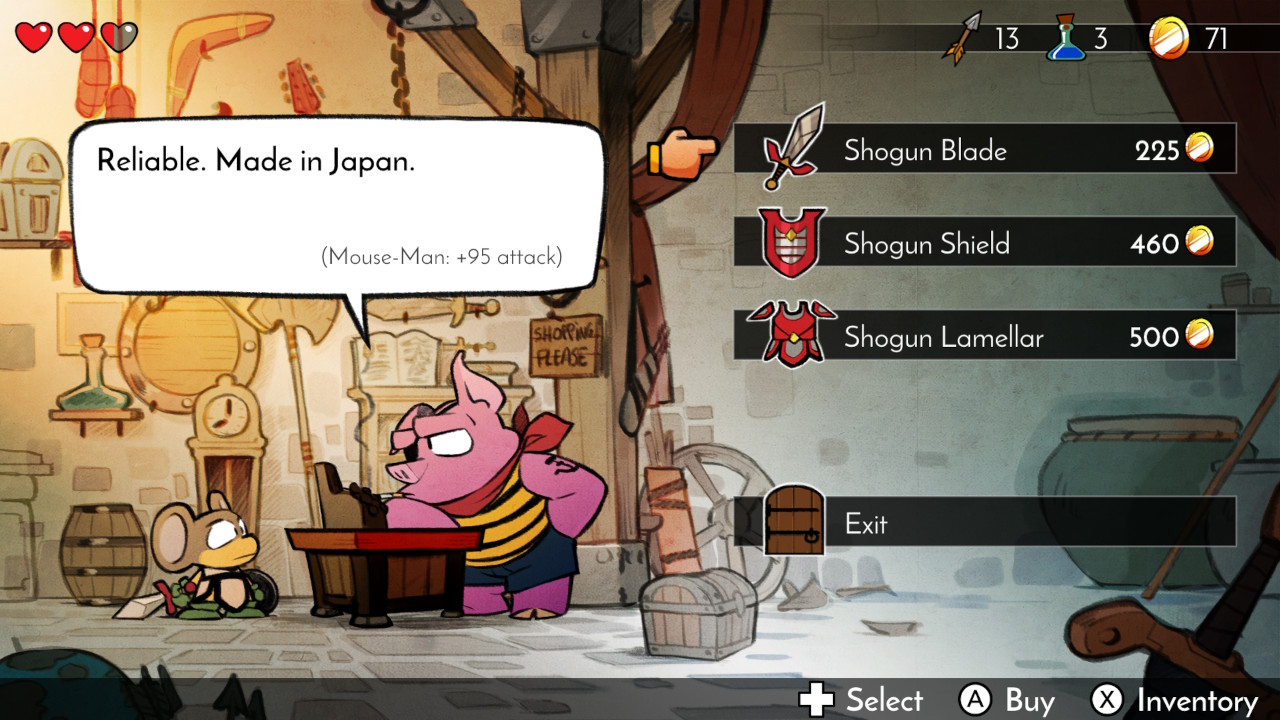Exit the shop menu
Screen dimensions: 1280x720
pyautogui.click(x=985, y=522)
